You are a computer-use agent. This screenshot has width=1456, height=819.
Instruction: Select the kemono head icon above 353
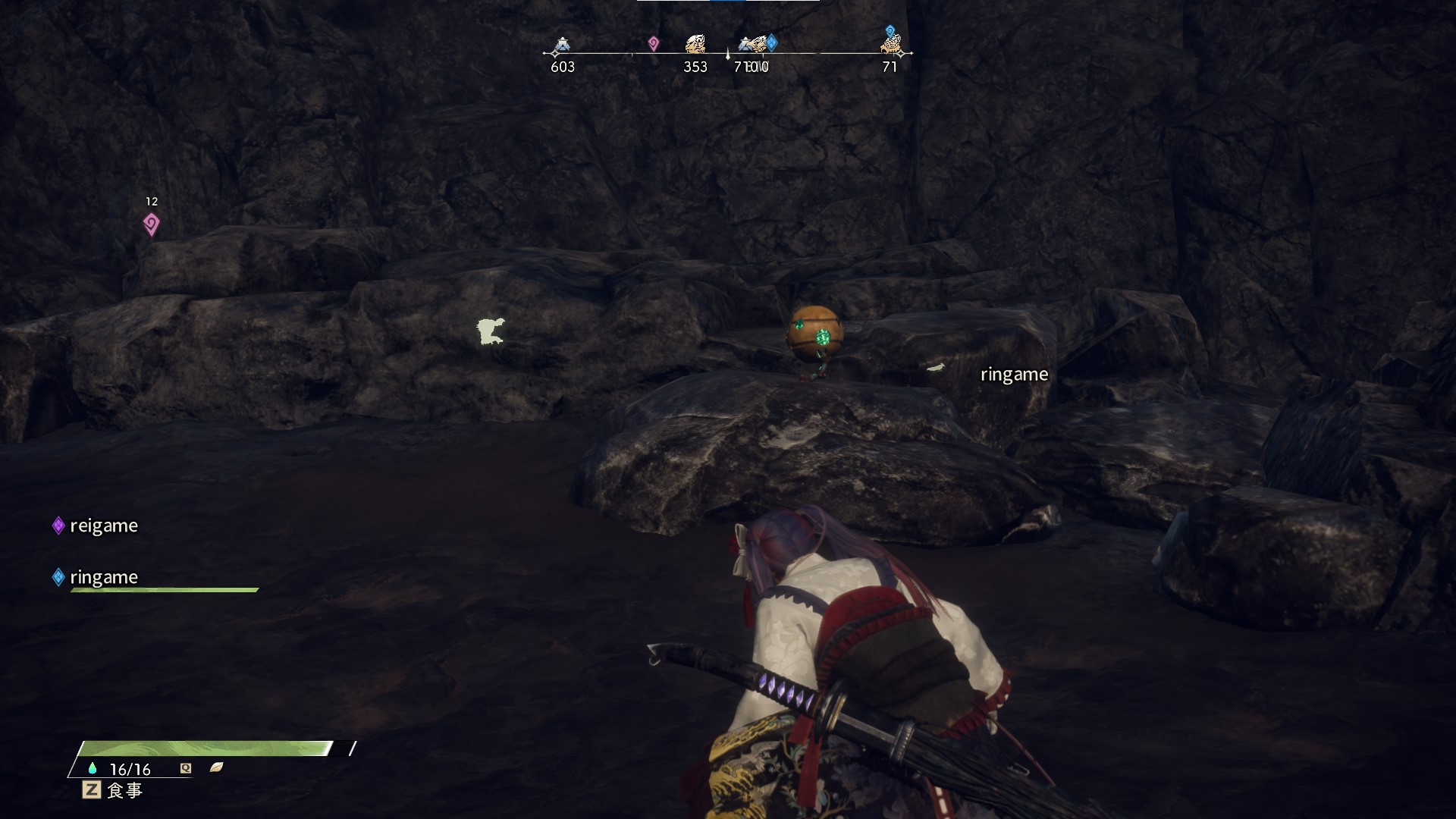coord(695,44)
